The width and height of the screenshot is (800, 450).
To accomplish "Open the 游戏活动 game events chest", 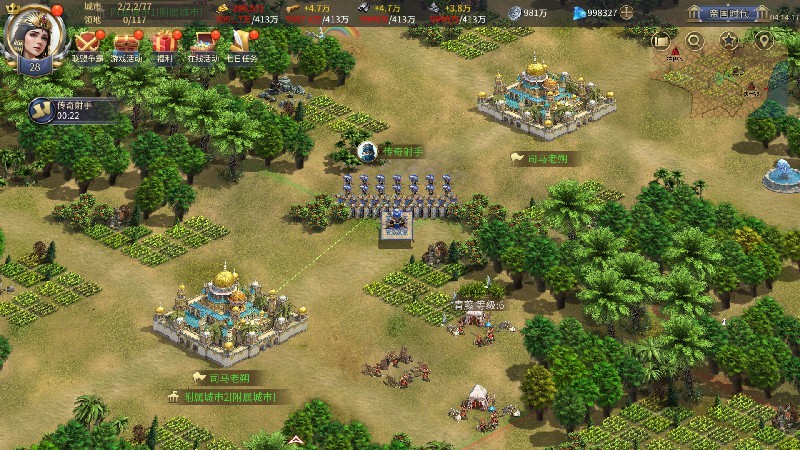I will pyautogui.click(x=126, y=44).
